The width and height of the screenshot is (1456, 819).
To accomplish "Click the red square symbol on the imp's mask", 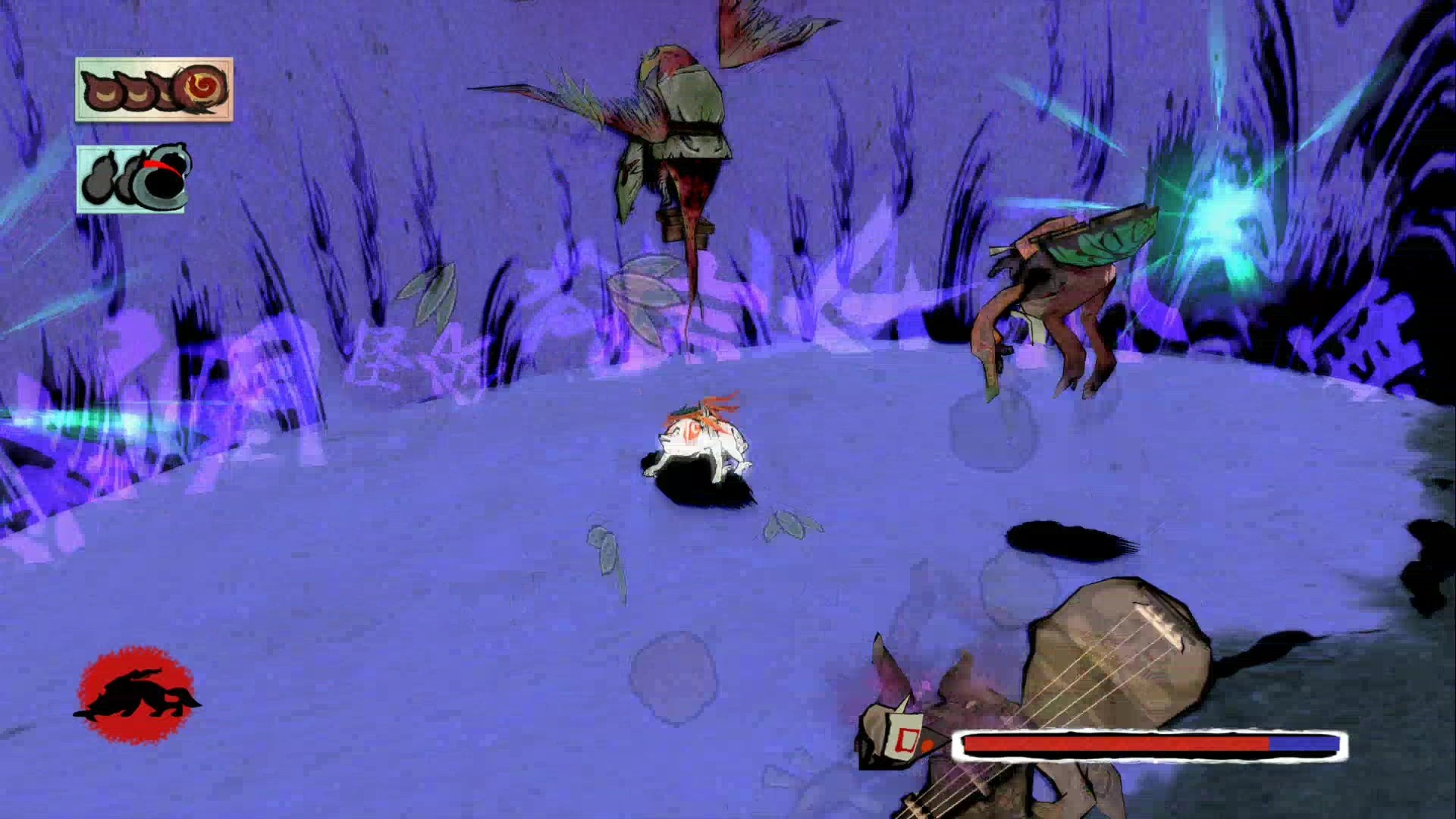I will [x=908, y=740].
